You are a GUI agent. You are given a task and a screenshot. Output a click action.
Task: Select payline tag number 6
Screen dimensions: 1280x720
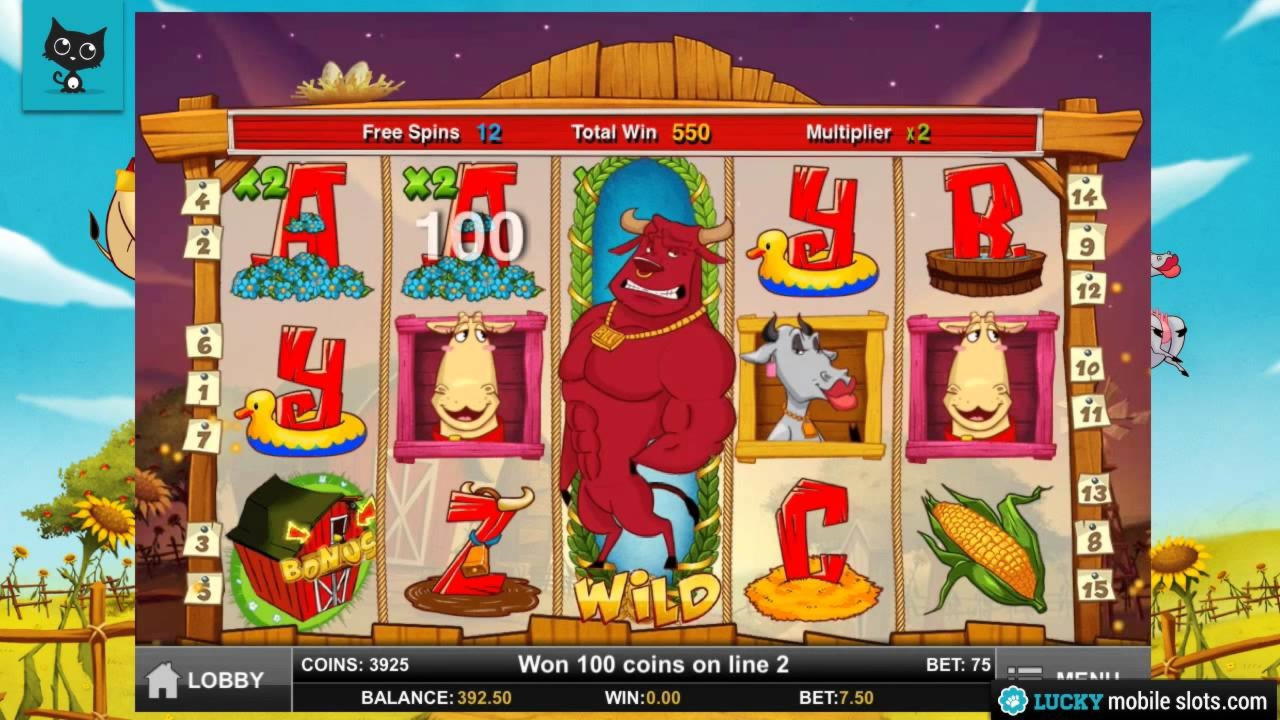click(x=203, y=341)
